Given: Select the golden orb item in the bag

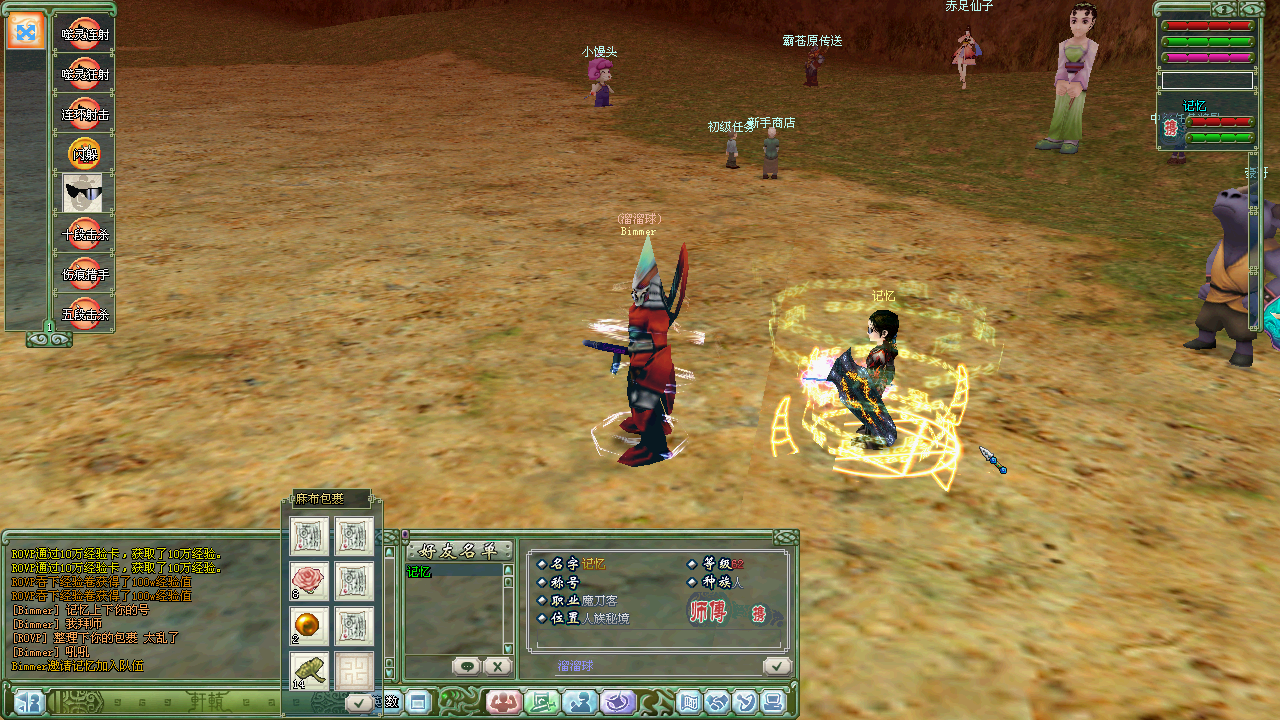Looking at the screenshot, I should click(x=309, y=625).
